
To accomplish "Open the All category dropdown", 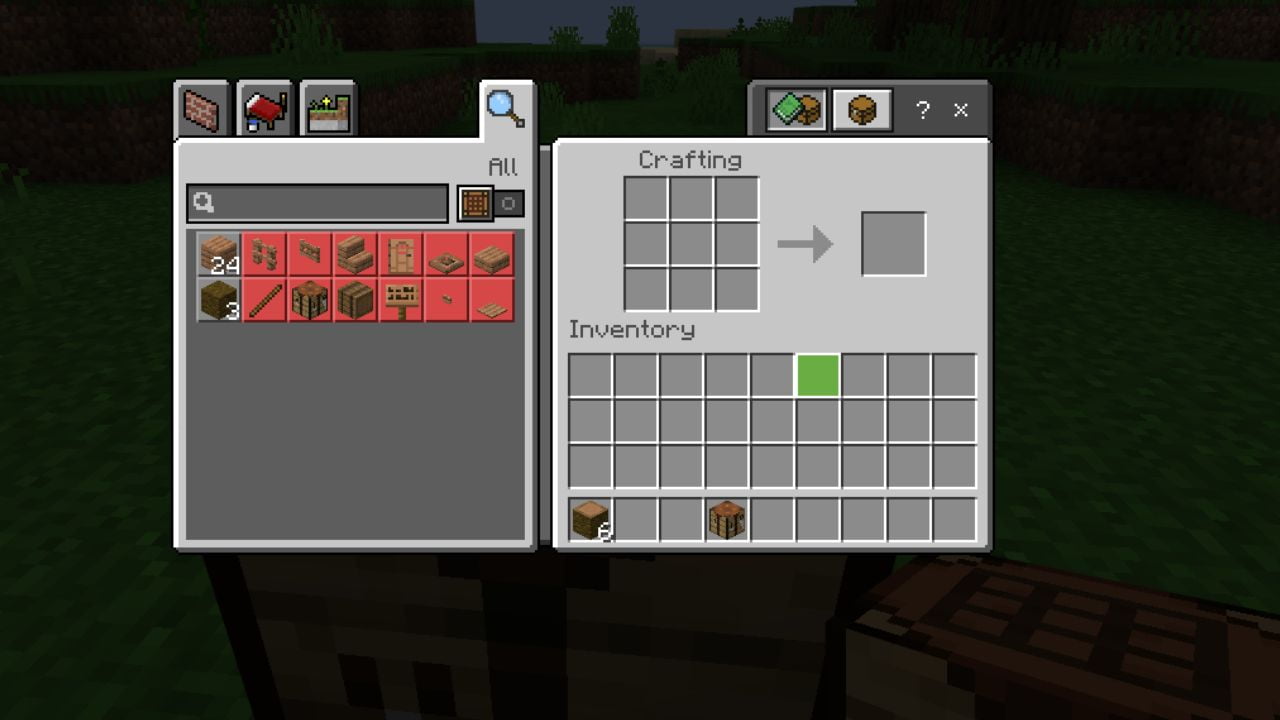I will [505, 168].
